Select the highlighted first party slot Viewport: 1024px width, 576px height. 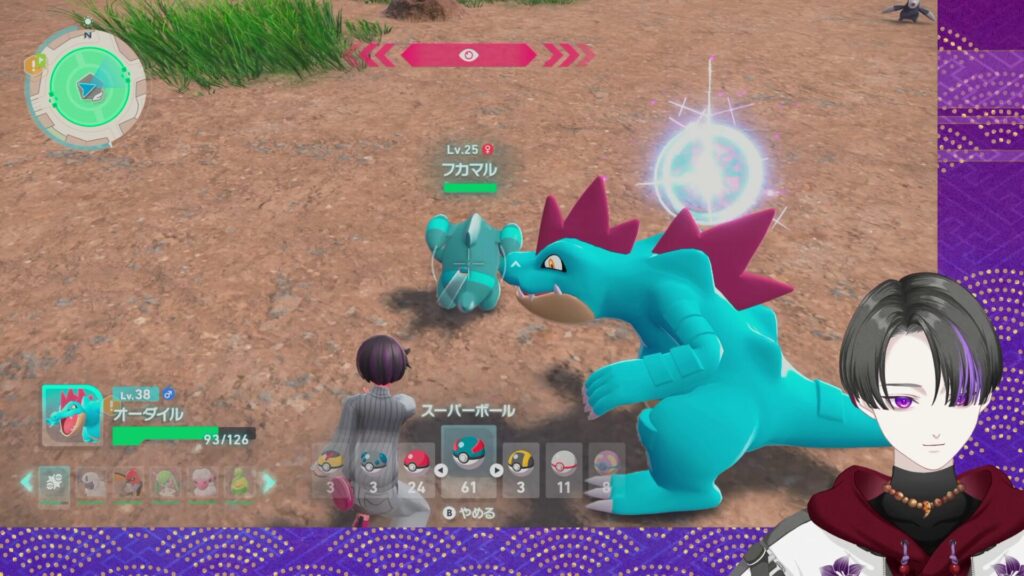click(x=55, y=483)
